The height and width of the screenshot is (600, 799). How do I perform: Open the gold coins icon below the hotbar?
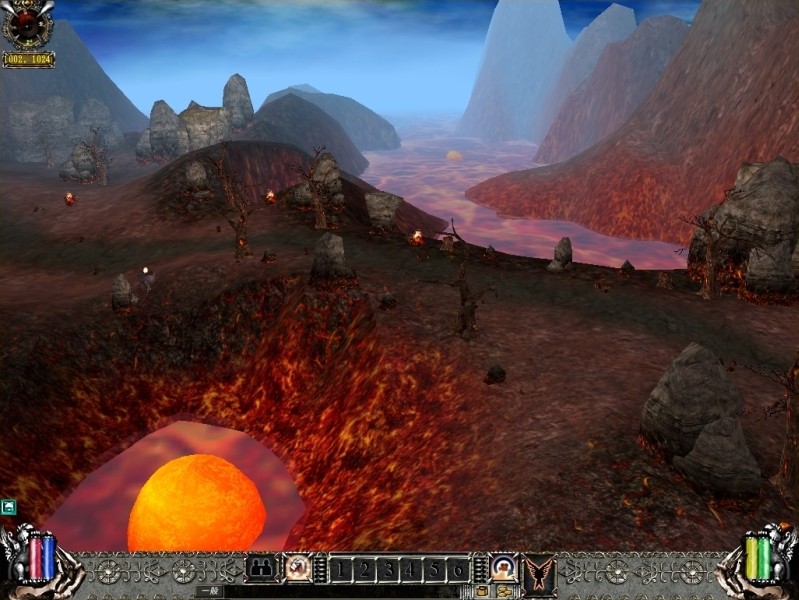(503, 592)
